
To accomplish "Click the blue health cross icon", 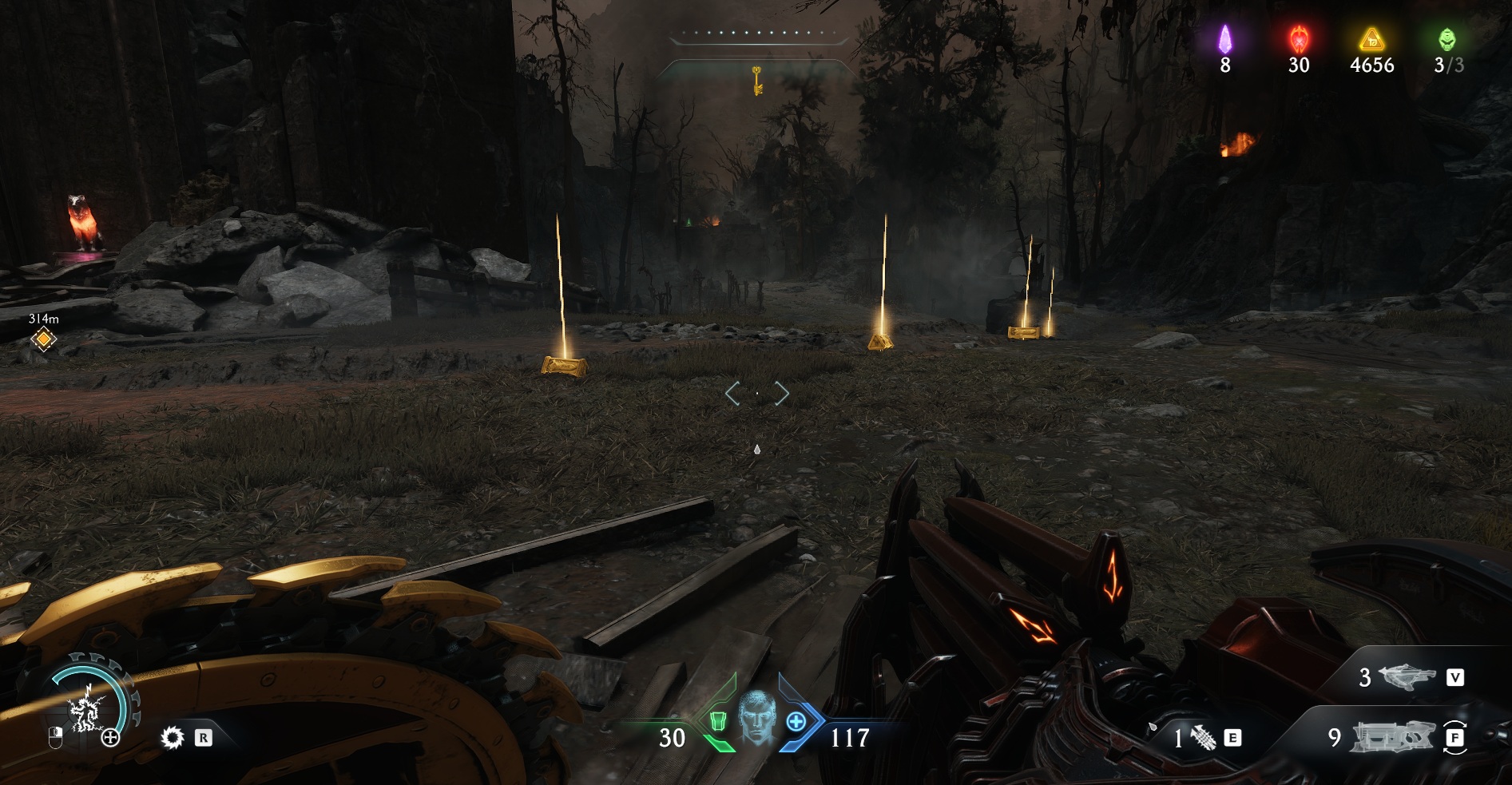I will (x=796, y=722).
